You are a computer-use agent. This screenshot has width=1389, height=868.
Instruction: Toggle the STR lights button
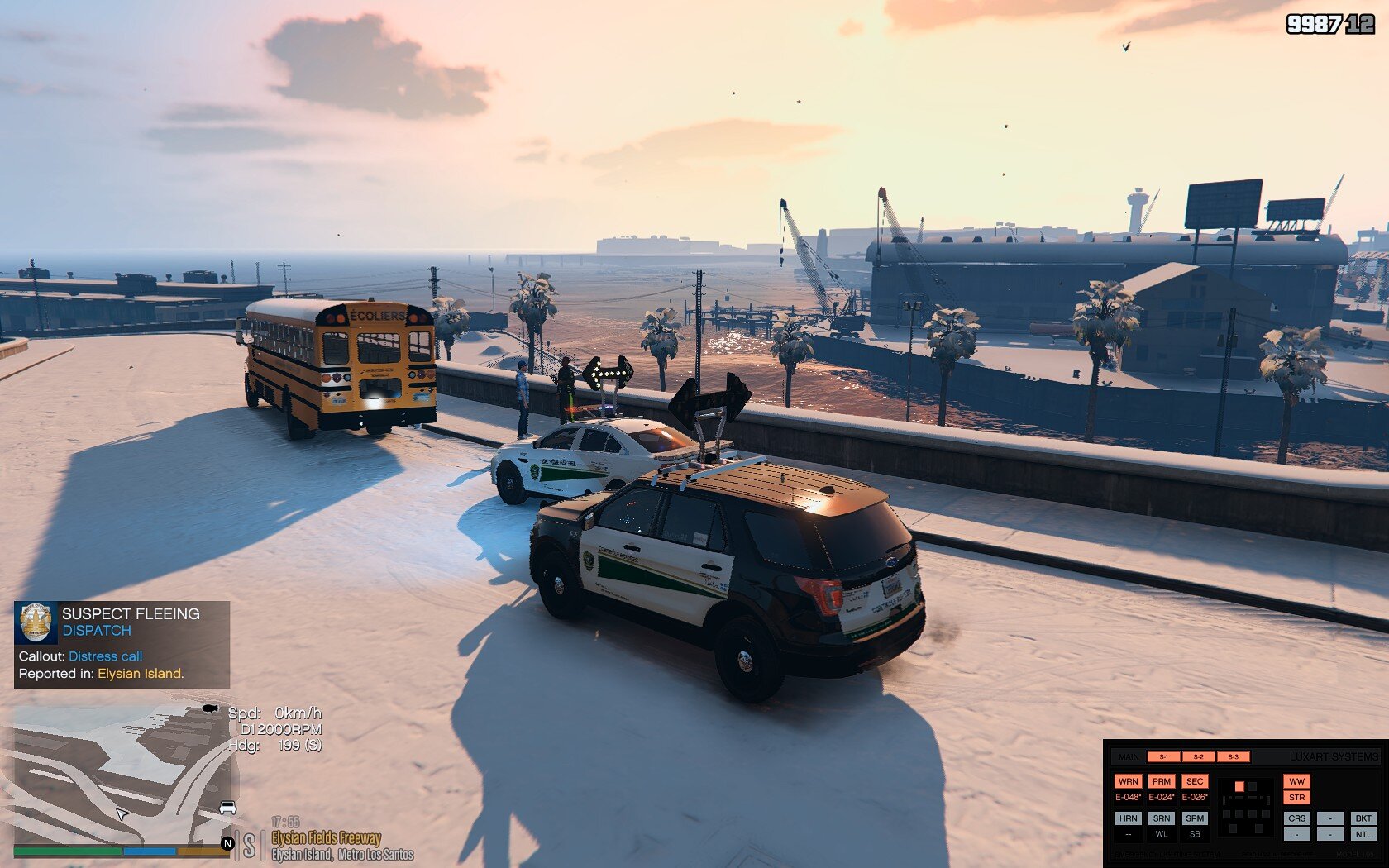[1296, 798]
